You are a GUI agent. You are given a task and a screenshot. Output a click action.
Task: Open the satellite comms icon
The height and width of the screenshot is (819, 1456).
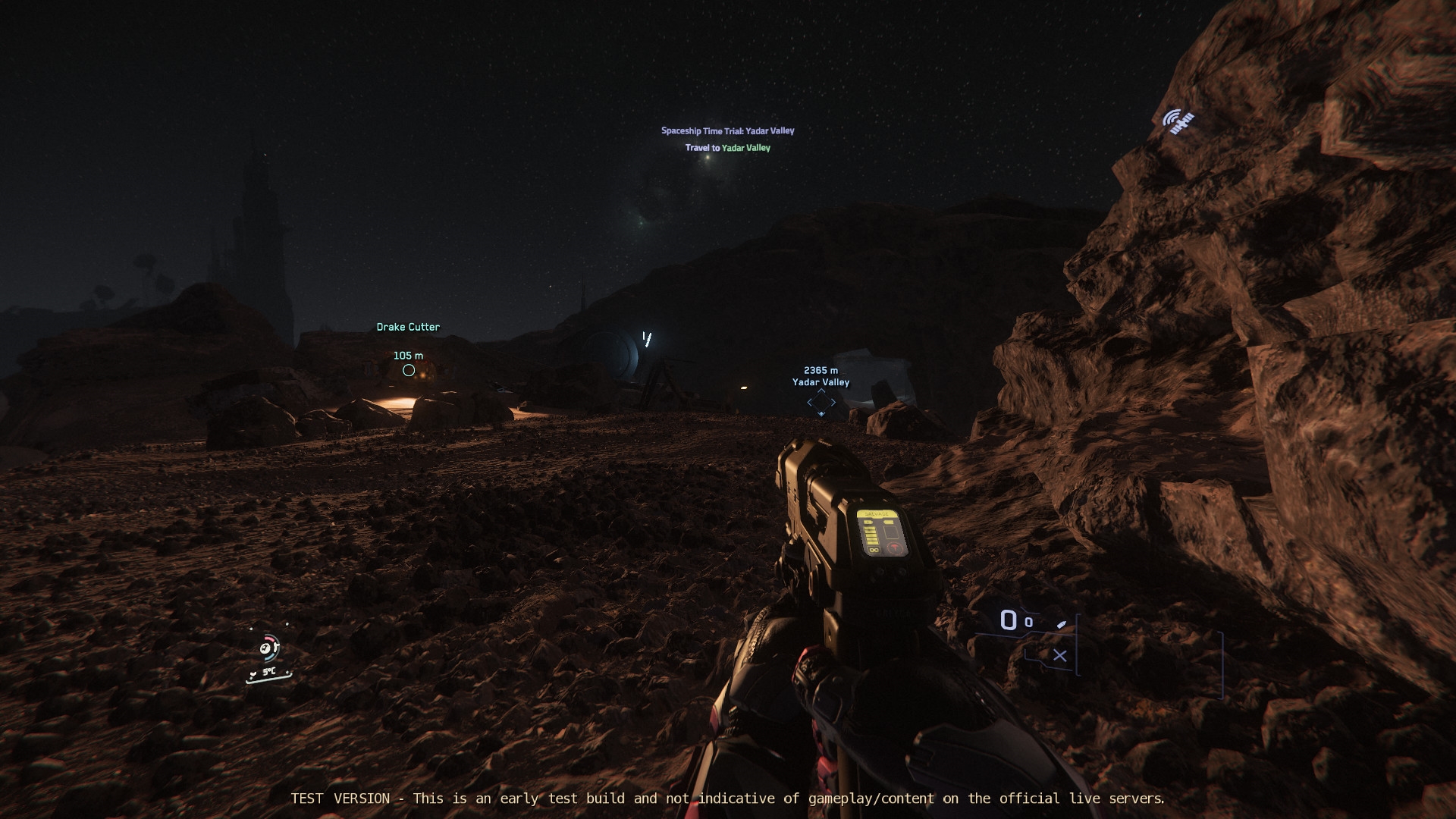point(1178,121)
